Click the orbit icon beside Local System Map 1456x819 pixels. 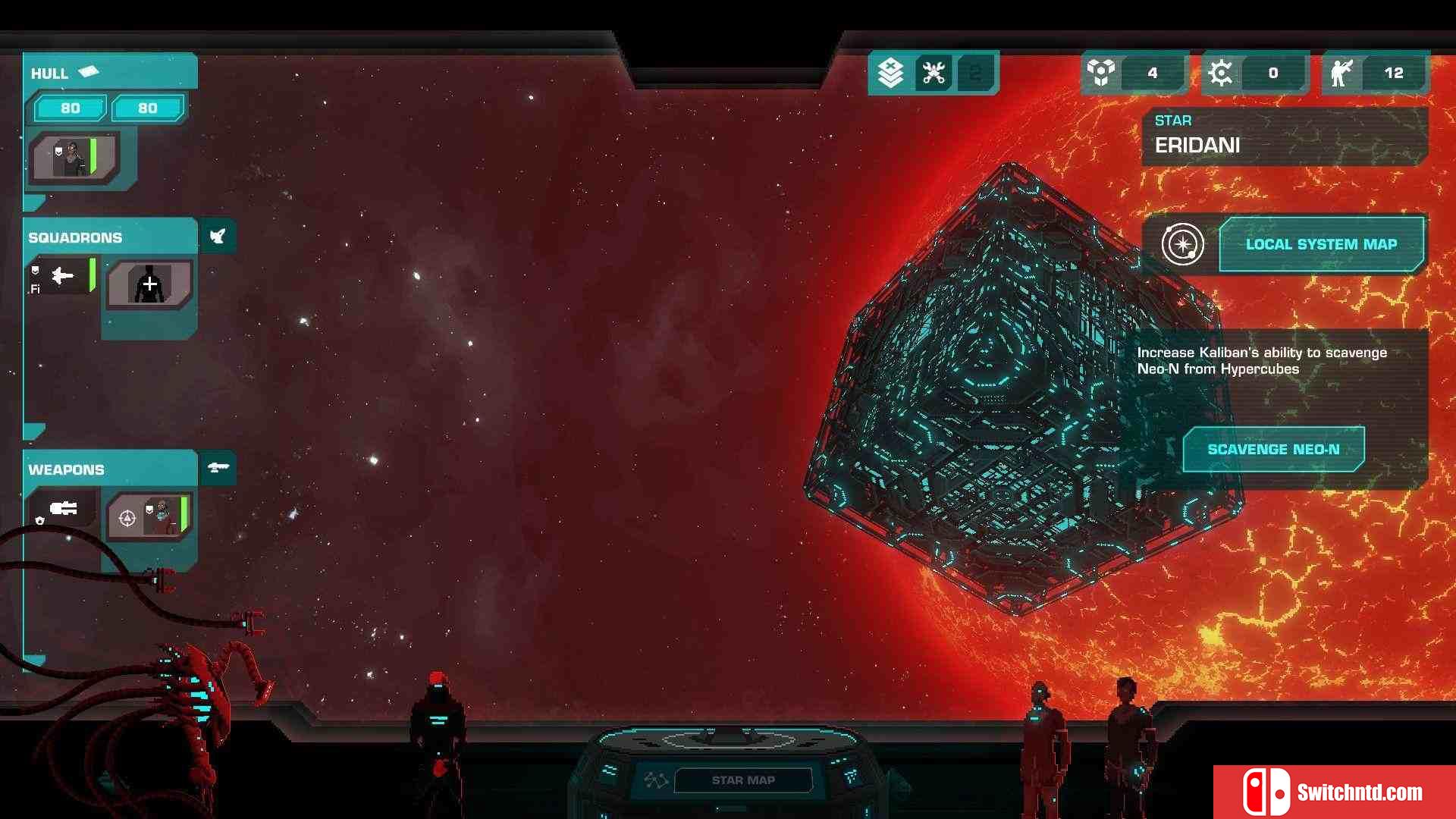1182,244
